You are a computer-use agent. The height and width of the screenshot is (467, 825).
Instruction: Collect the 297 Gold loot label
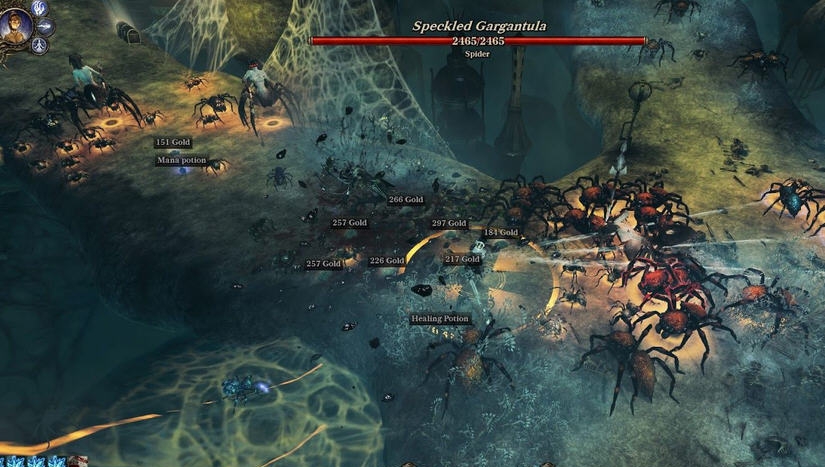click(x=449, y=223)
